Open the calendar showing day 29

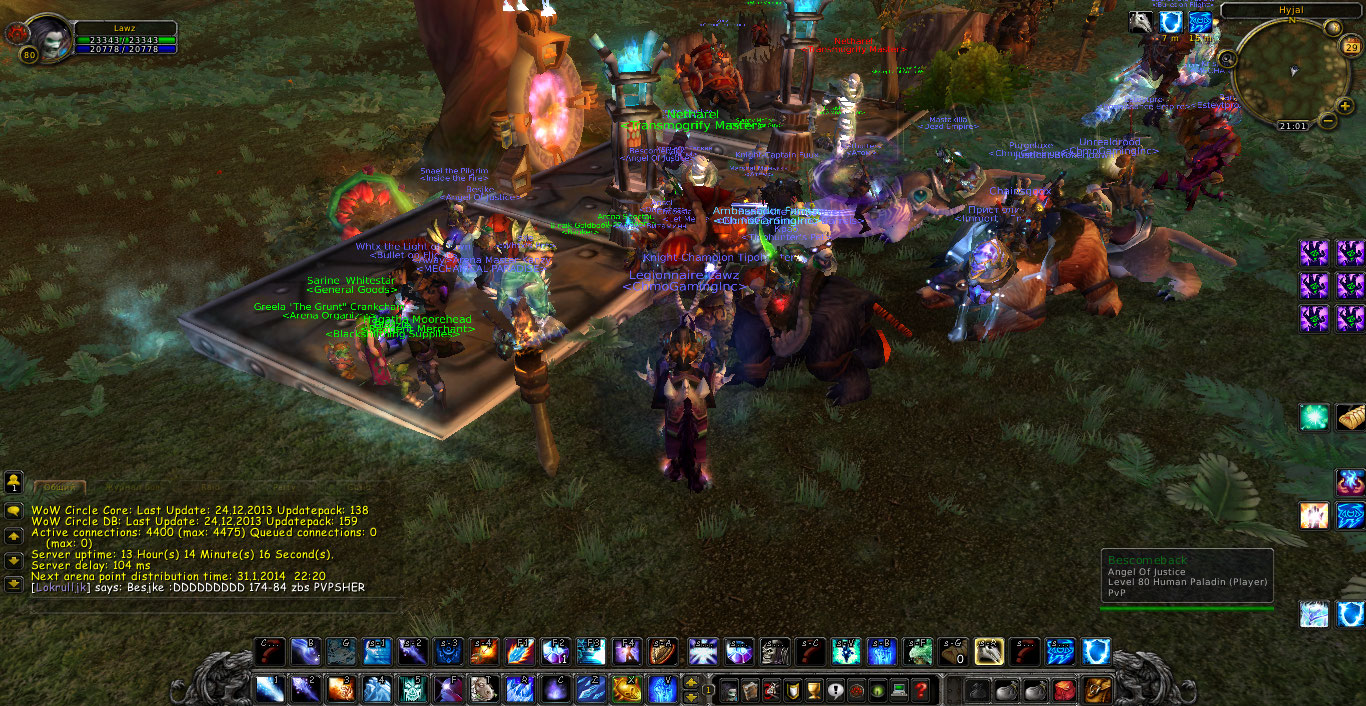click(1351, 47)
